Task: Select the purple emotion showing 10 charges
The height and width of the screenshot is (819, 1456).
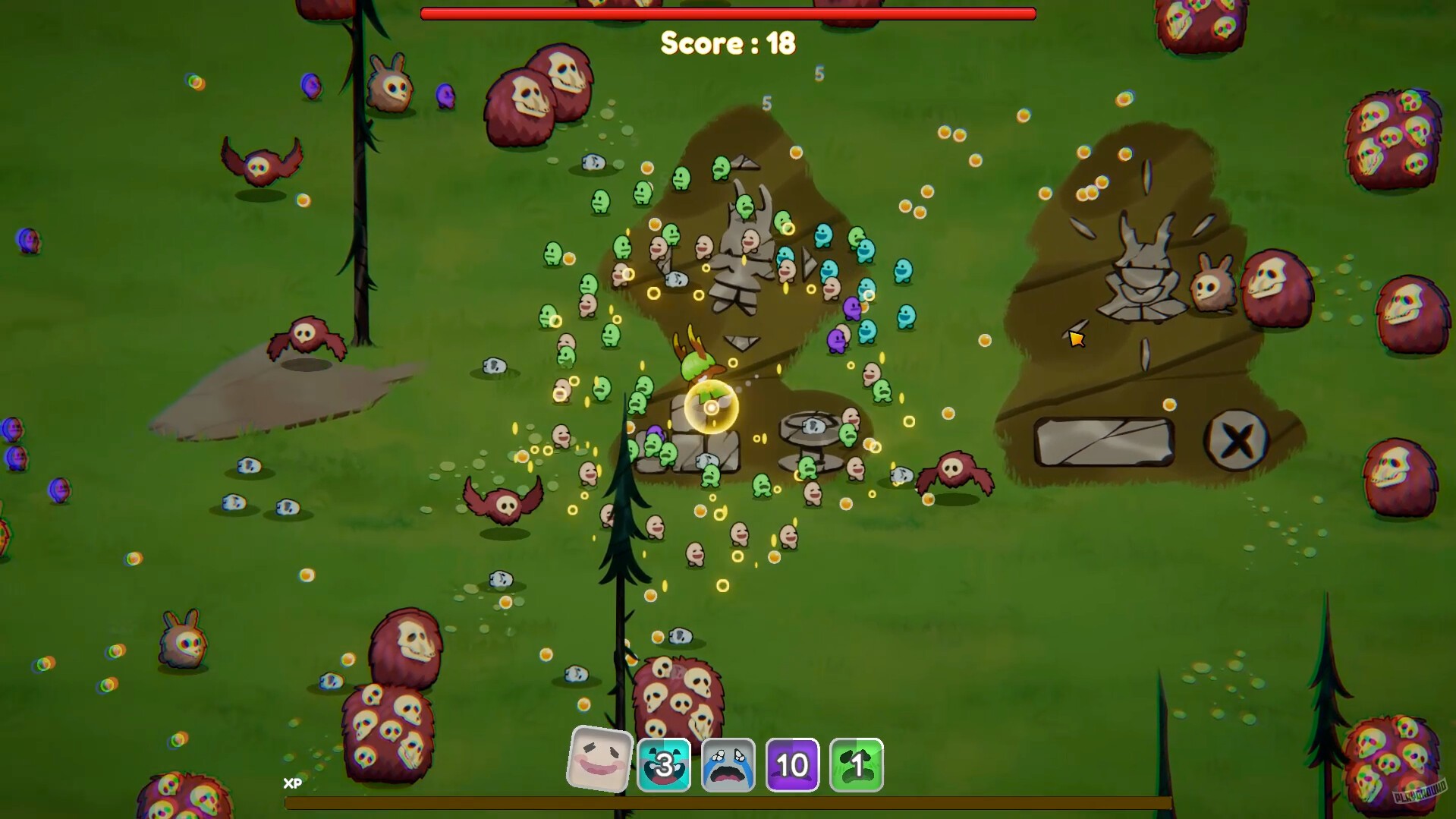Action: 791,764
